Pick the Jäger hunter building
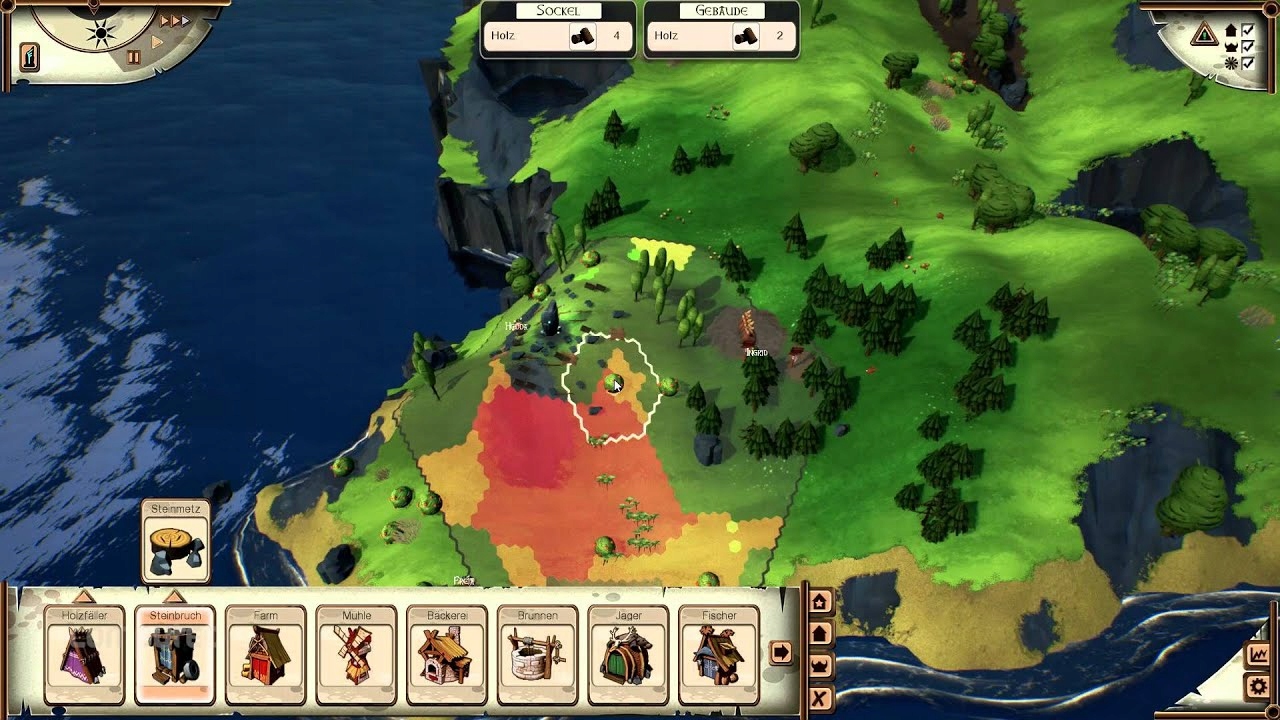 [x=628, y=655]
